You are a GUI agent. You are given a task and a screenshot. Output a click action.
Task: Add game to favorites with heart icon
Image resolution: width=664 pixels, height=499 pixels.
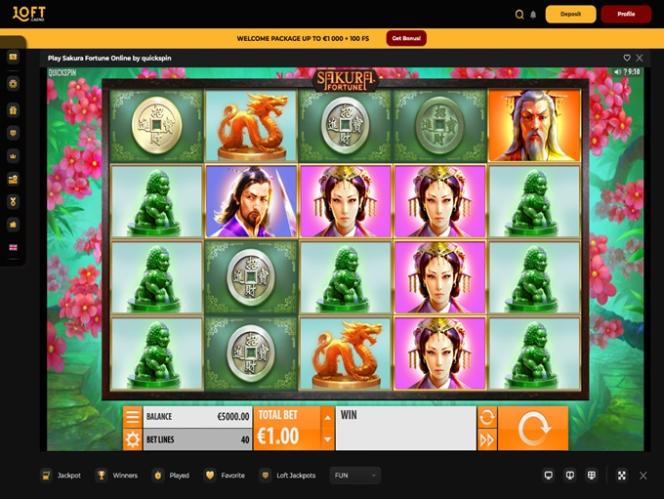[627, 58]
